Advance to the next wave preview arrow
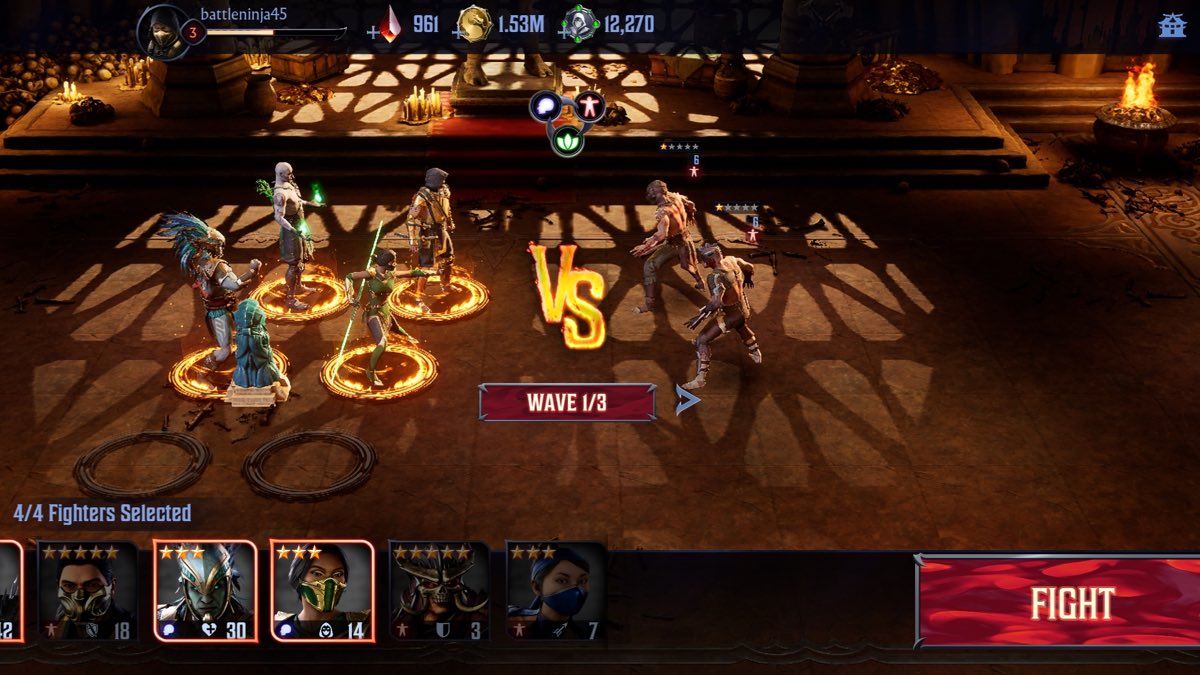Image resolution: width=1200 pixels, height=675 pixels. (x=687, y=401)
